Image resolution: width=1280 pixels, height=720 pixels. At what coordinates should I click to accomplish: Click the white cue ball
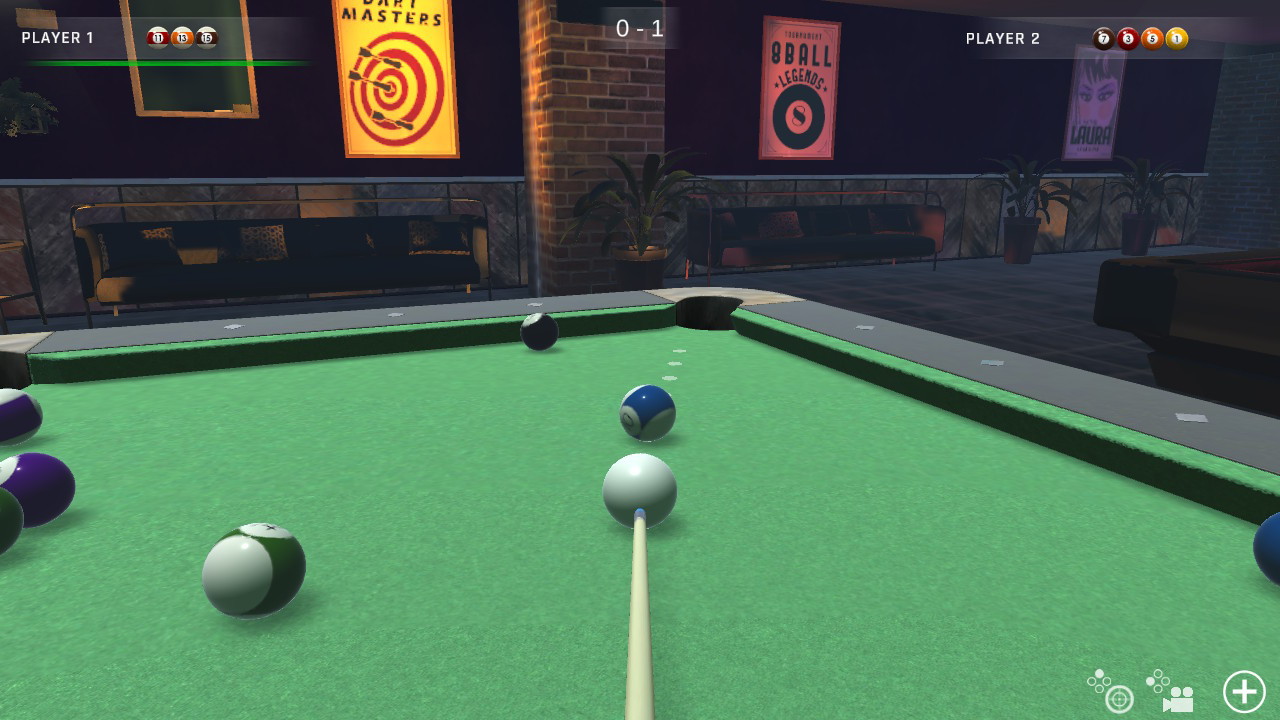[x=639, y=490]
